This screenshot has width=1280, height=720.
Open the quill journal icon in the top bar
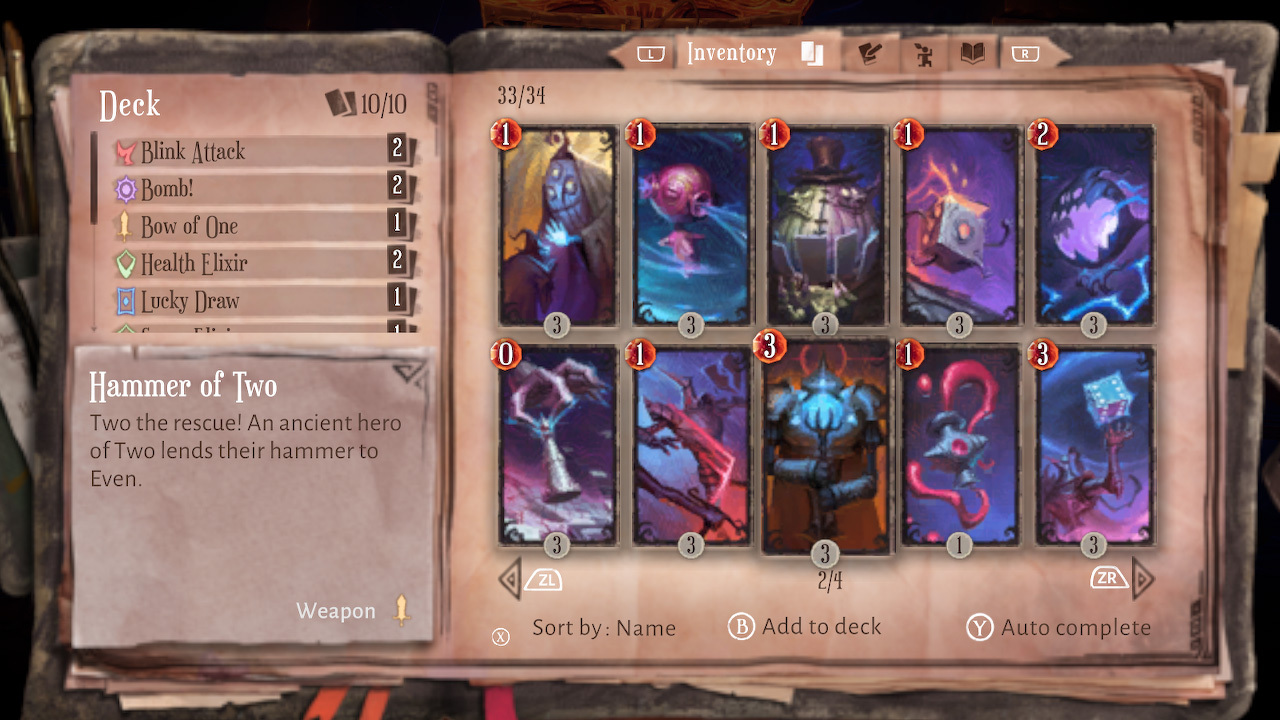[869, 52]
